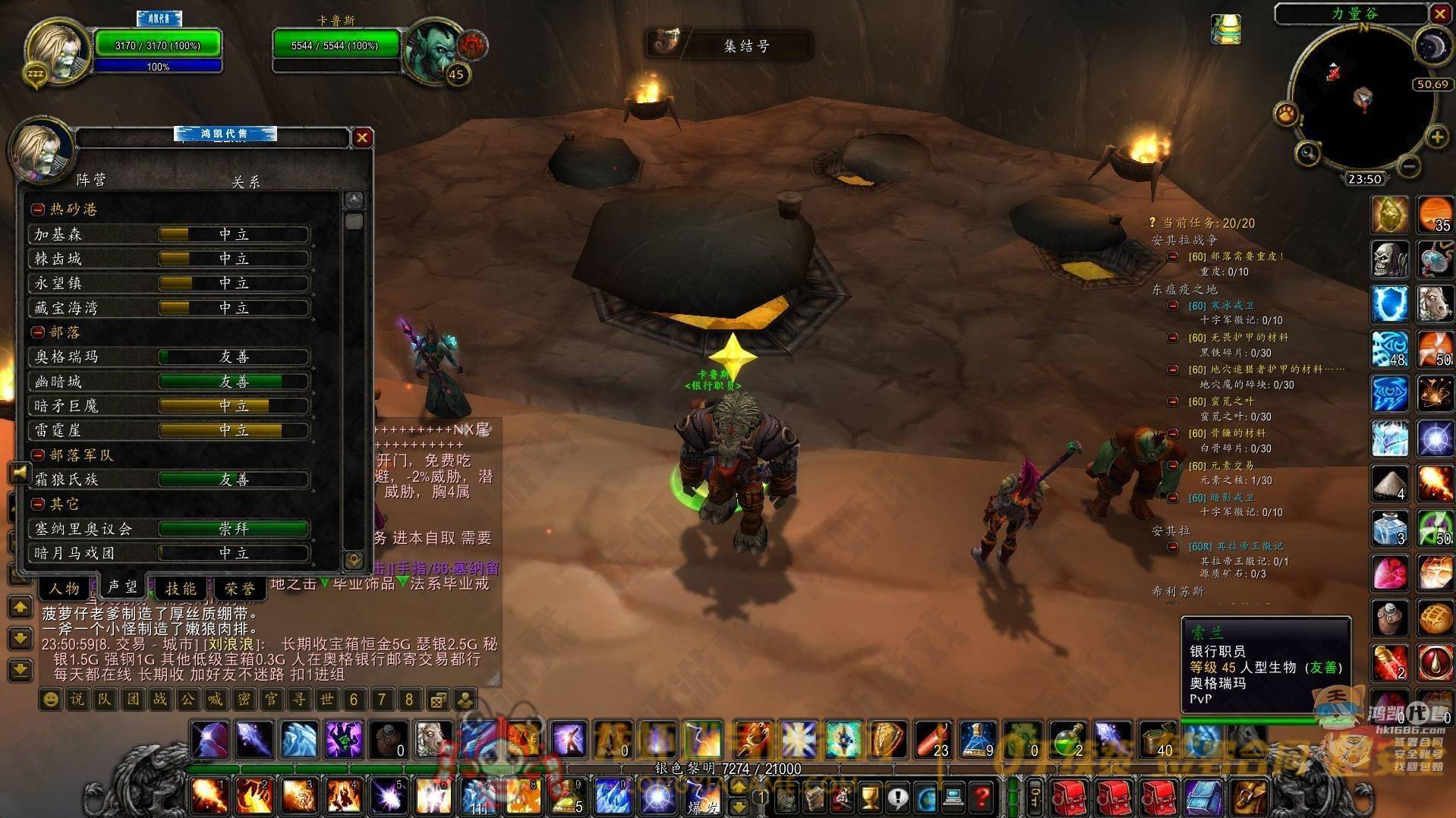Open the red question mark help menu
This screenshot has width=1456, height=818.
click(x=982, y=797)
